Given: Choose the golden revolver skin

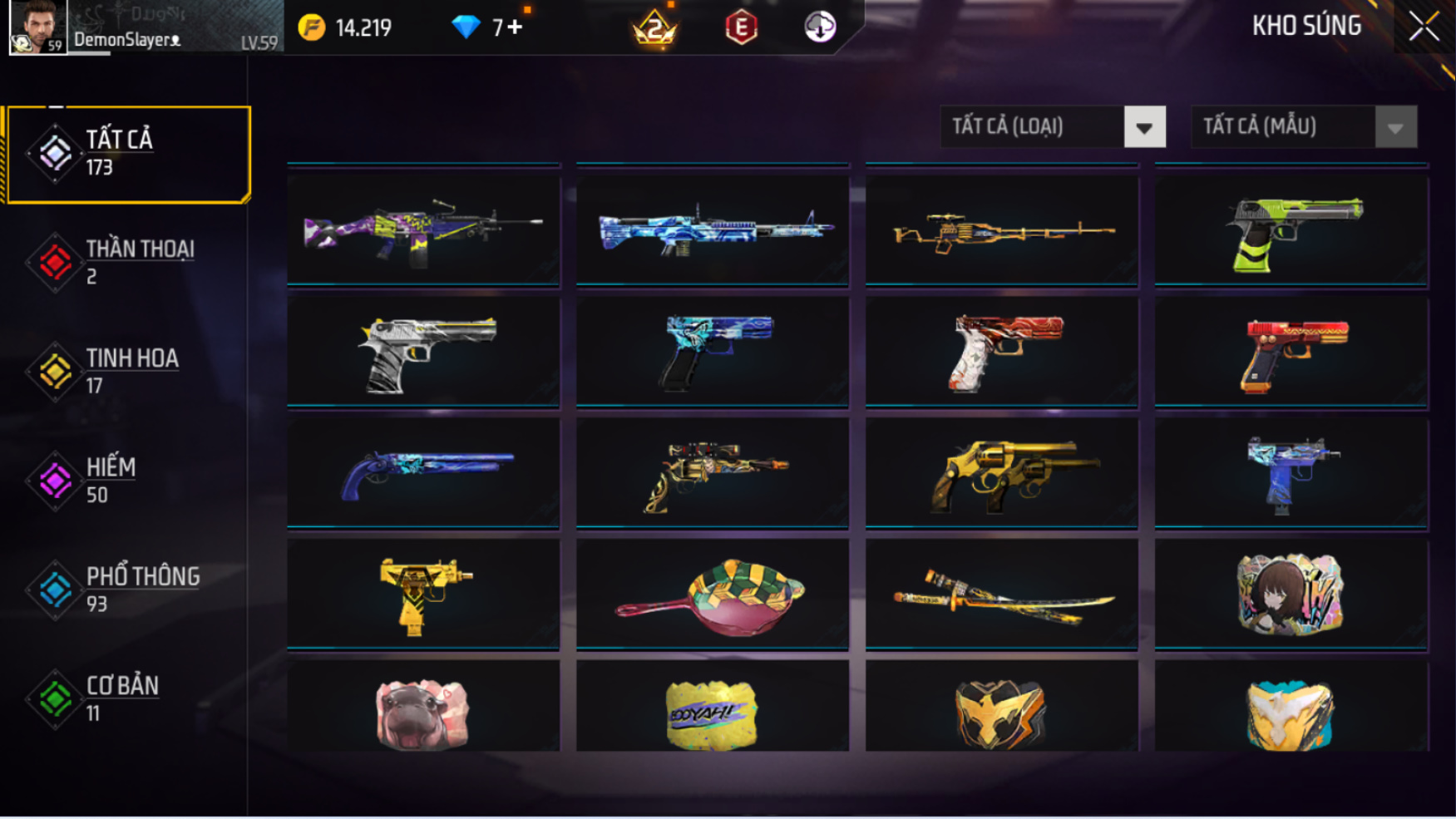Looking at the screenshot, I should (x=1001, y=472).
